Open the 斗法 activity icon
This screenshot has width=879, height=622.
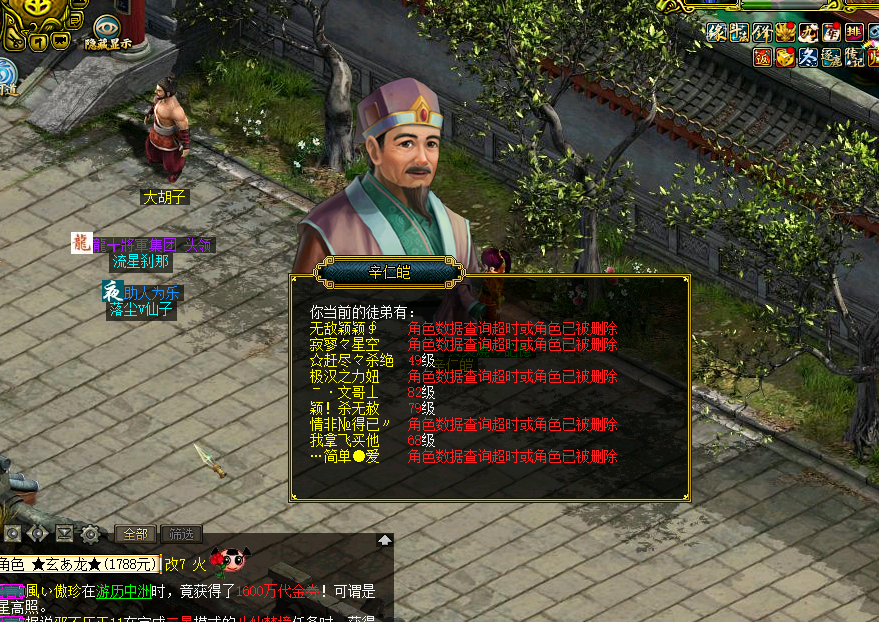[x=741, y=33]
